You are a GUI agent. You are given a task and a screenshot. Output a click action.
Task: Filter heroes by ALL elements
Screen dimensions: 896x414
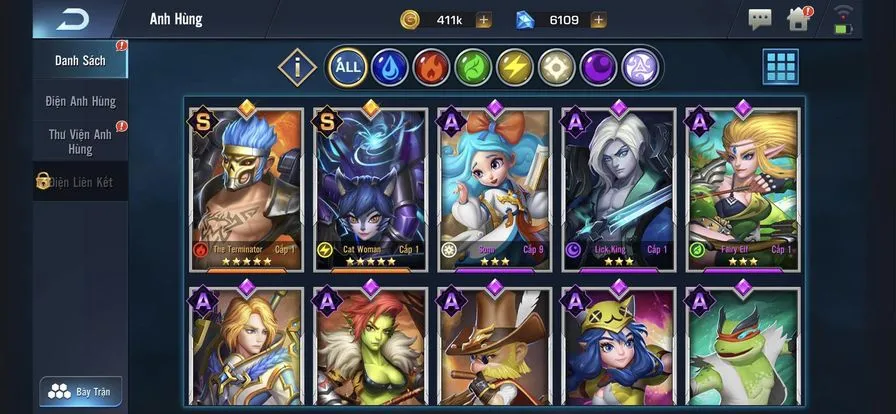pos(347,68)
